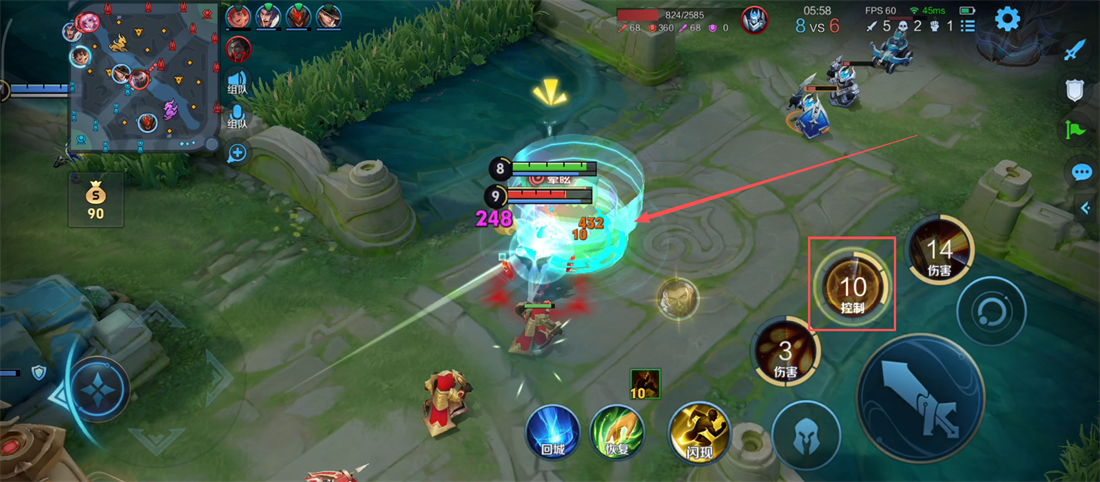Open the blue chat bubble messages
The width and height of the screenshot is (1100, 482).
coord(1081,172)
